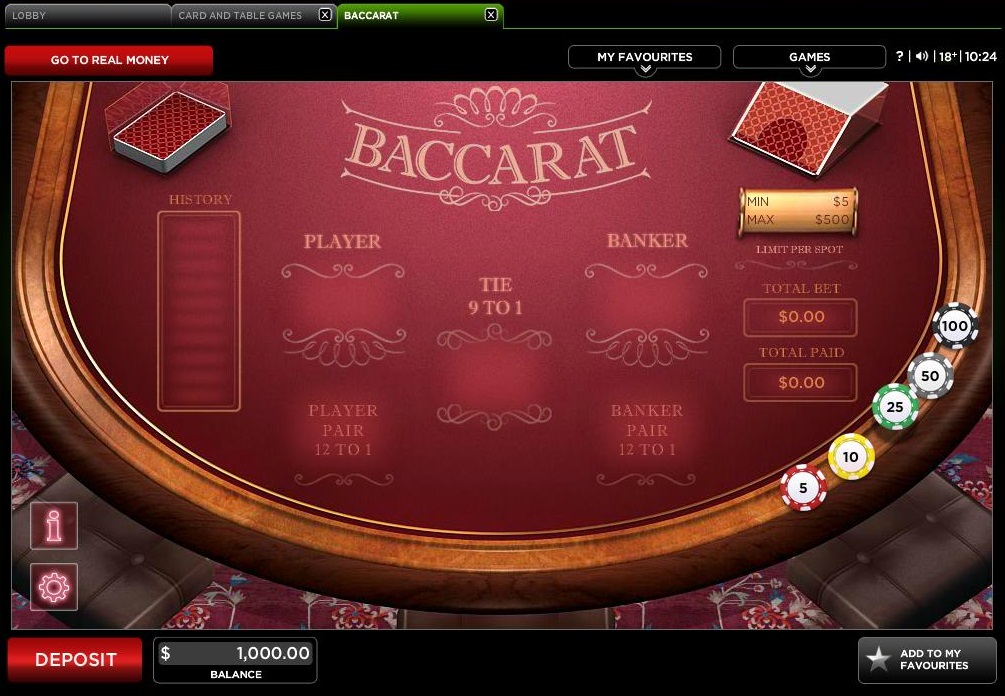
Task: Open the gear settings menu
Action: tap(54, 587)
